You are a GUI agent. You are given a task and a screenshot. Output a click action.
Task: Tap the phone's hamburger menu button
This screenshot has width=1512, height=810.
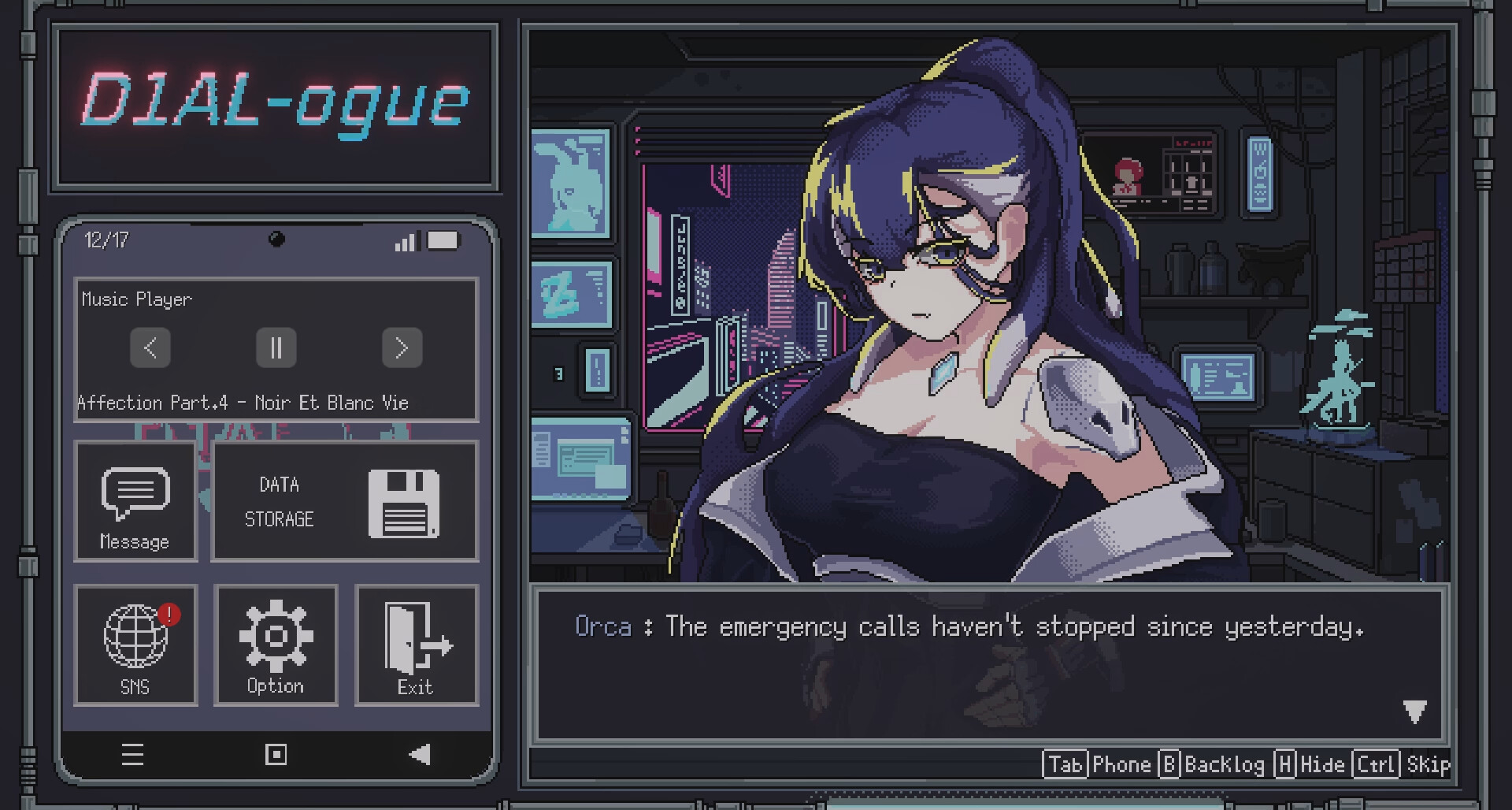(x=132, y=755)
